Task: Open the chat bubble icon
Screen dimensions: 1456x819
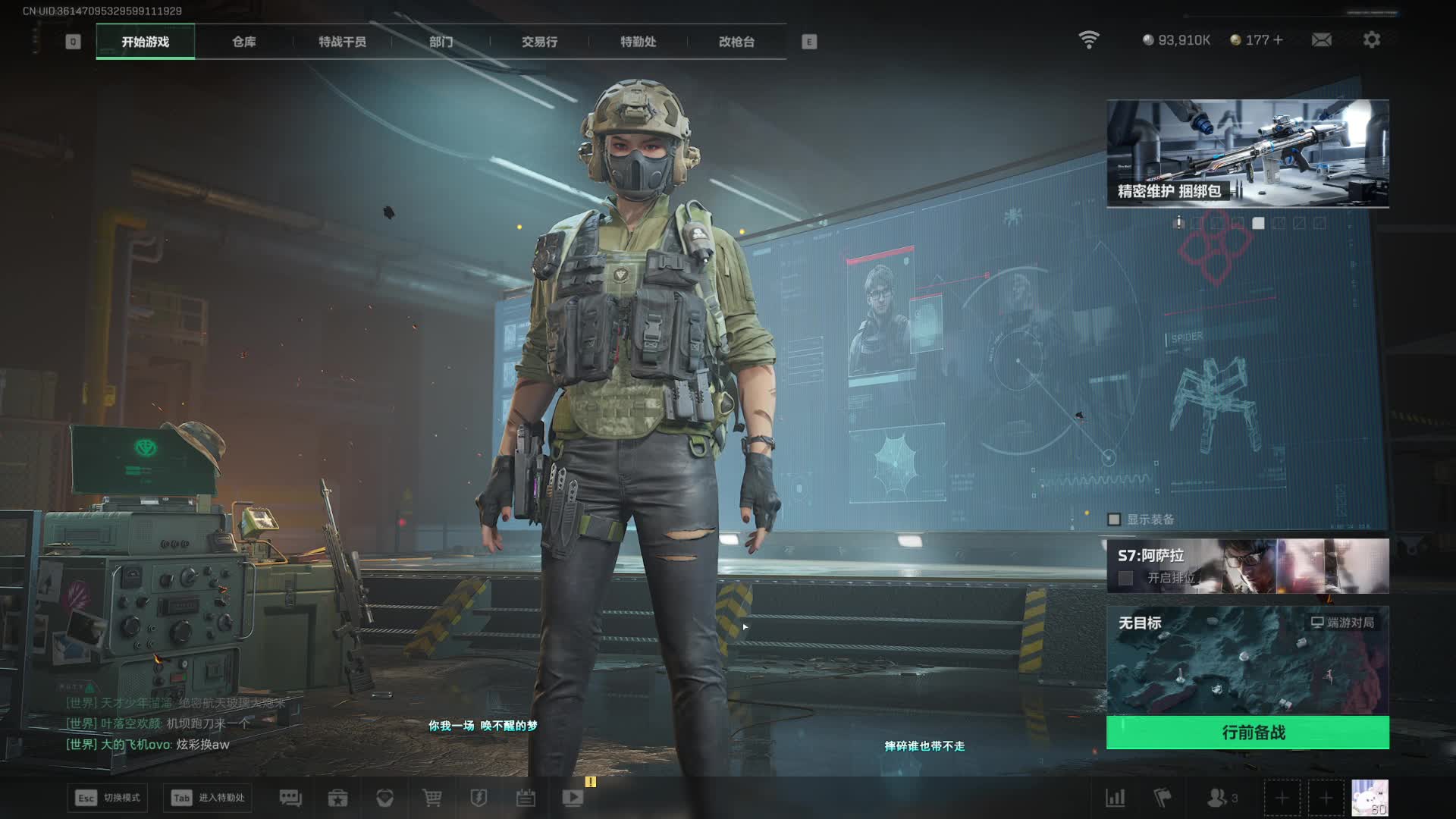Action: tap(290, 798)
